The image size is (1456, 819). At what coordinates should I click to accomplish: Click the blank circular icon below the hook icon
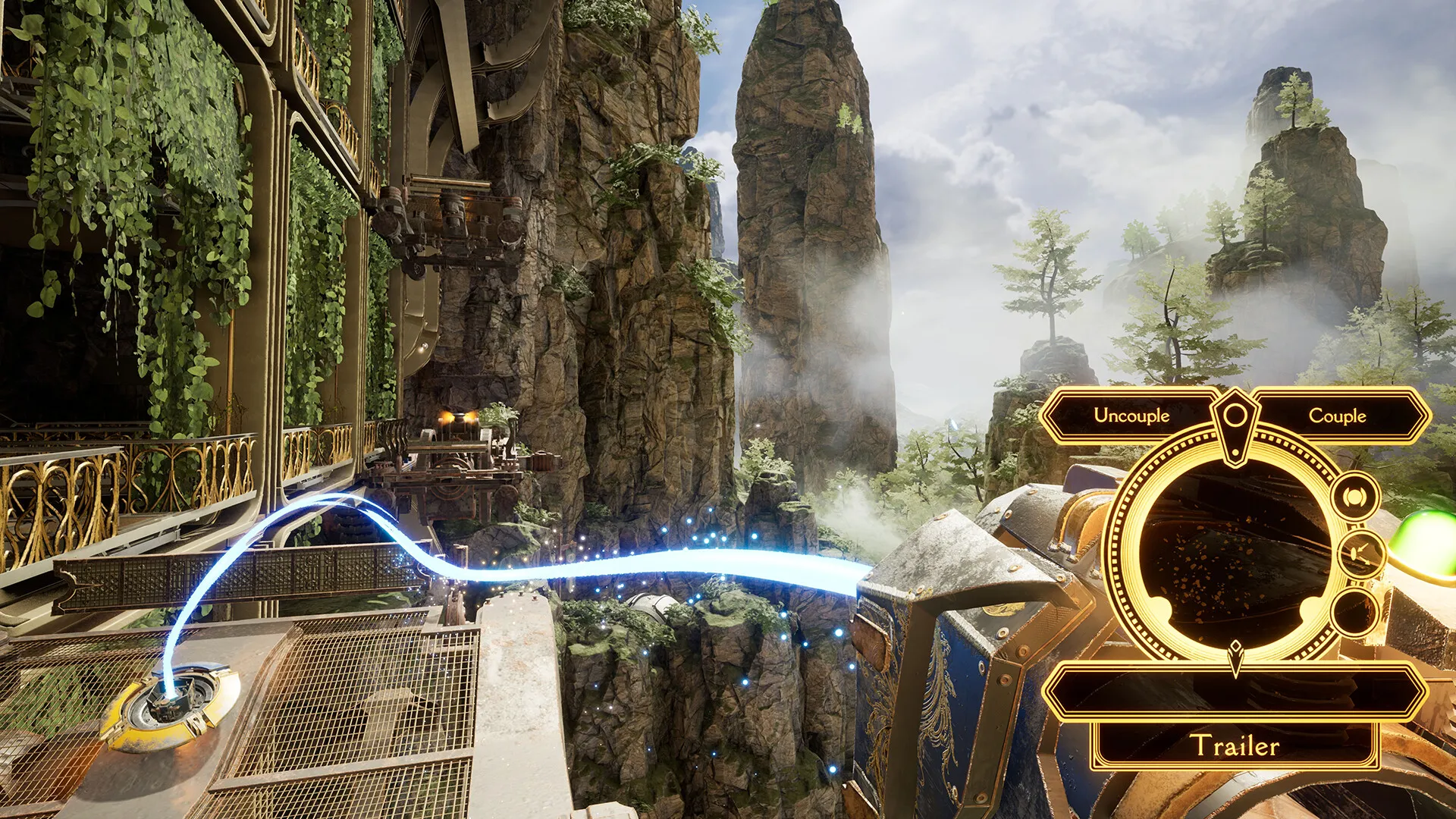tap(1354, 613)
